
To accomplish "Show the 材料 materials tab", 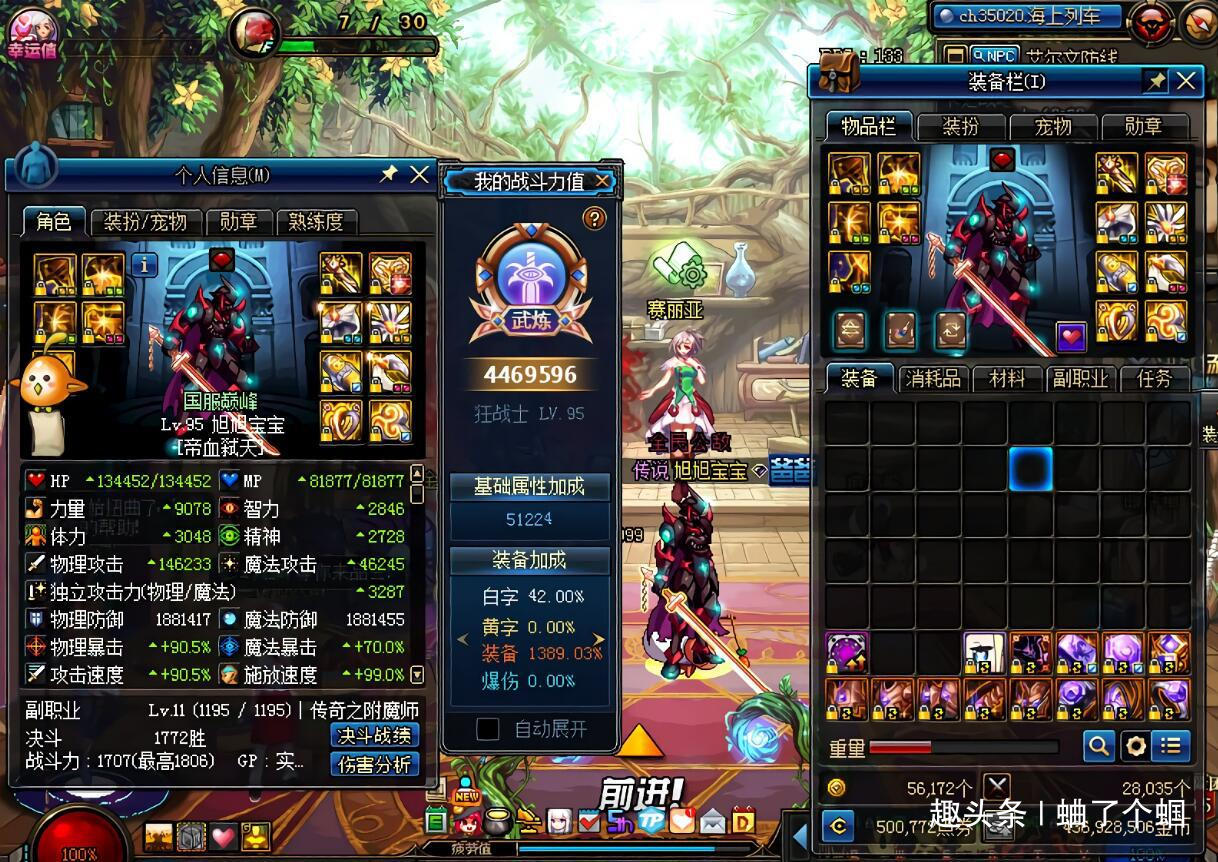I will [x=1007, y=378].
